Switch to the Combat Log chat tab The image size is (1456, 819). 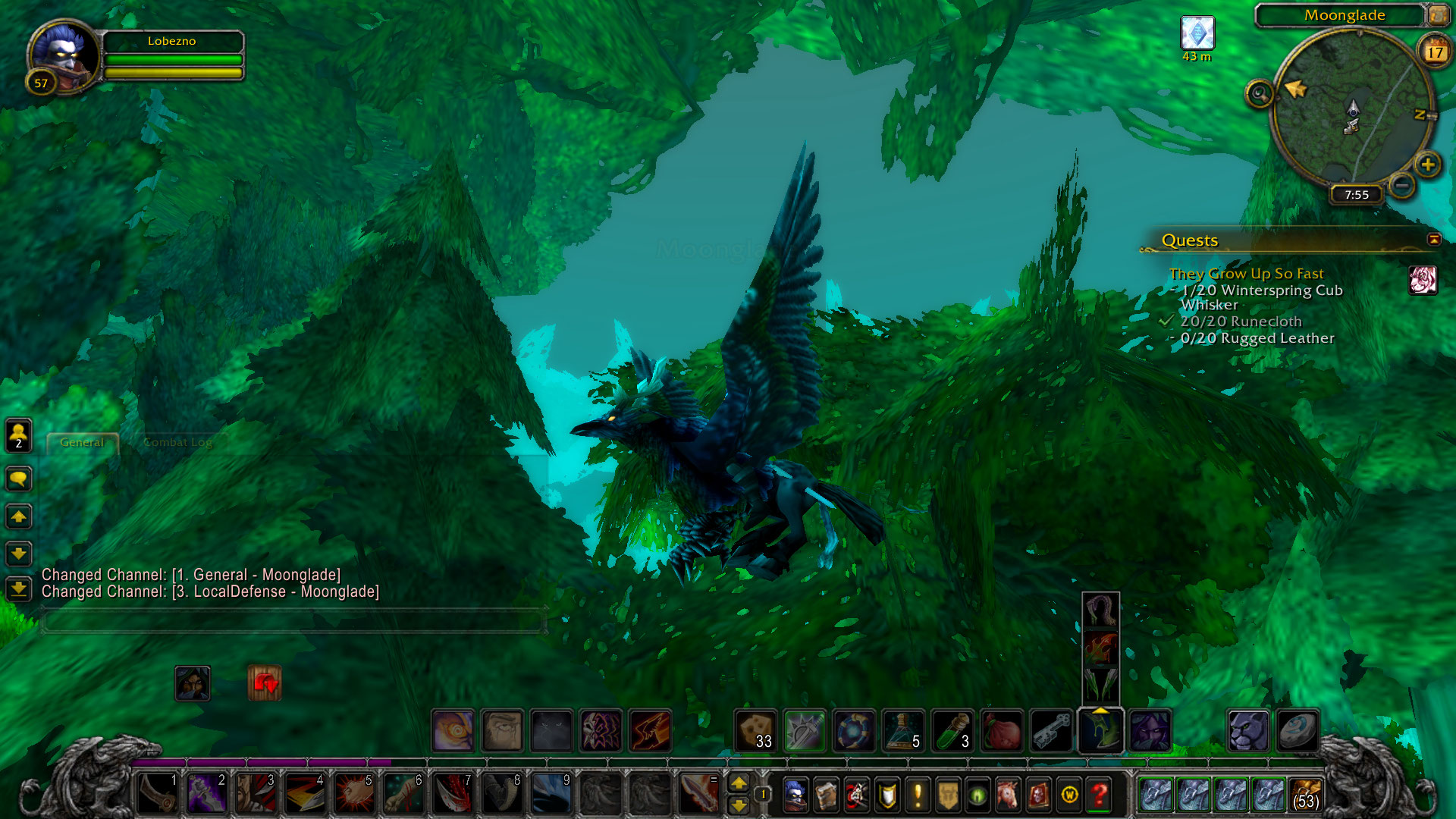click(x=177, y=442)
